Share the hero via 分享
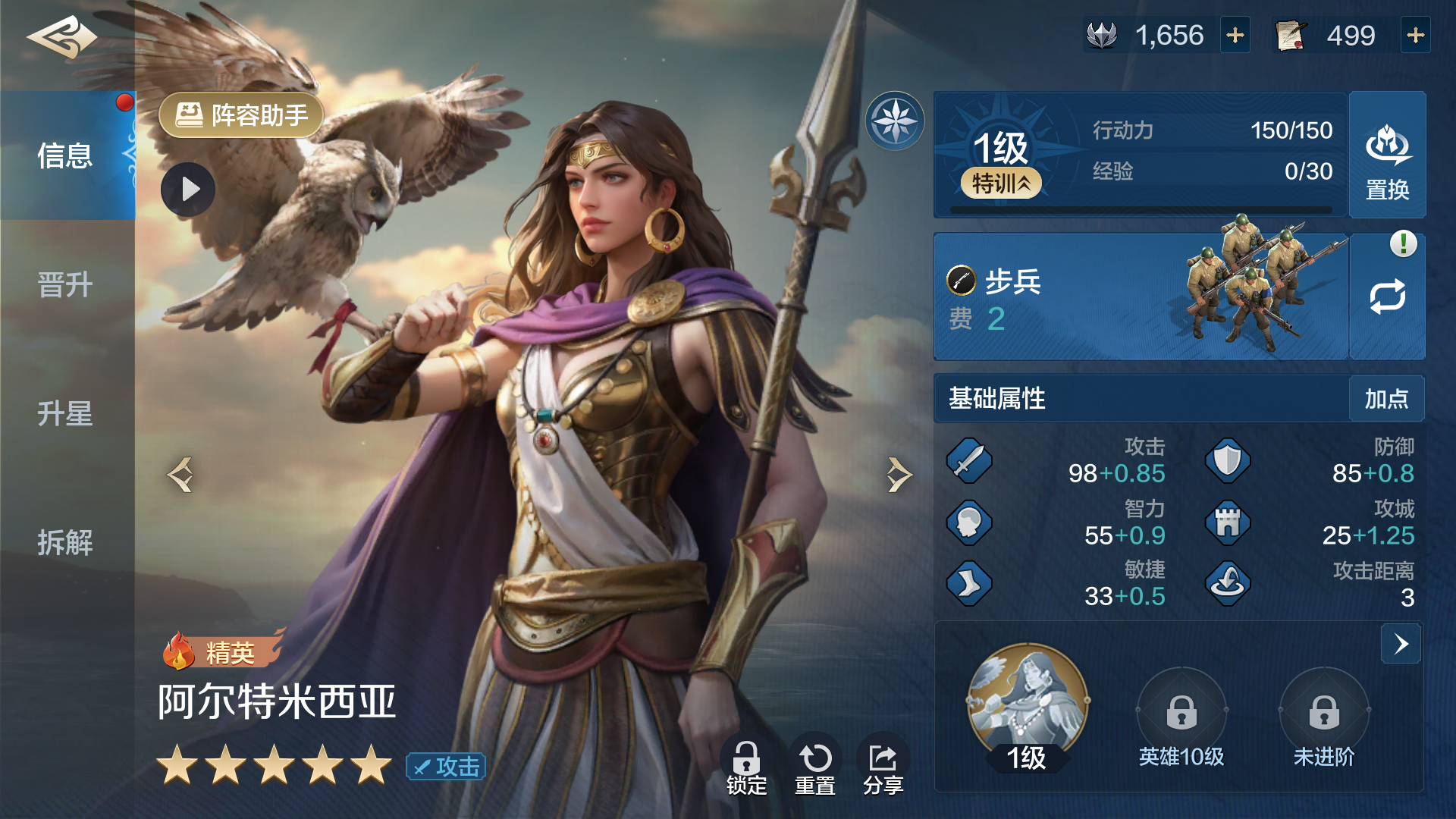 coord(883,767)
